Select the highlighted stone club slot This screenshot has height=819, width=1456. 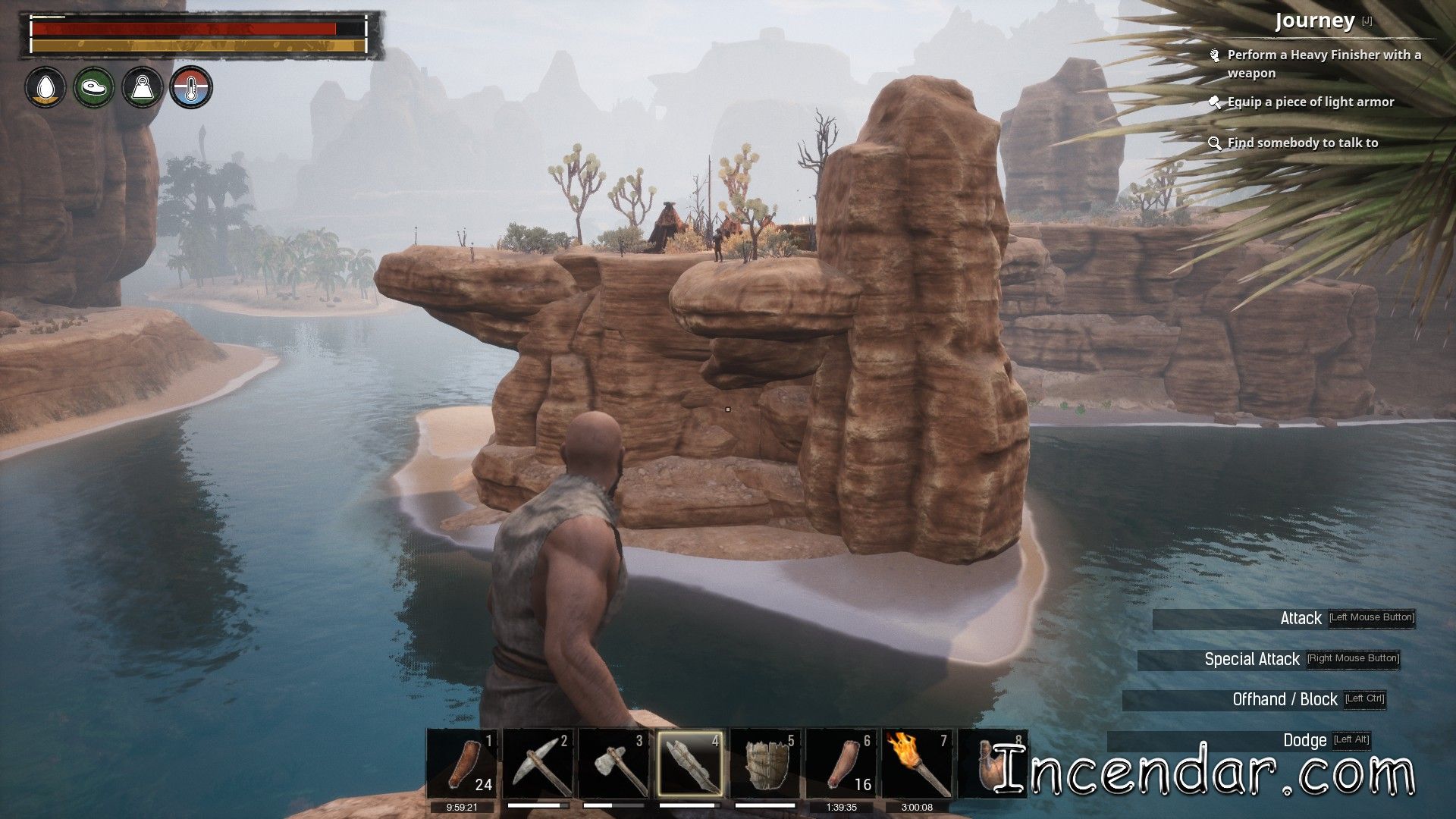(x=690, y=763)
